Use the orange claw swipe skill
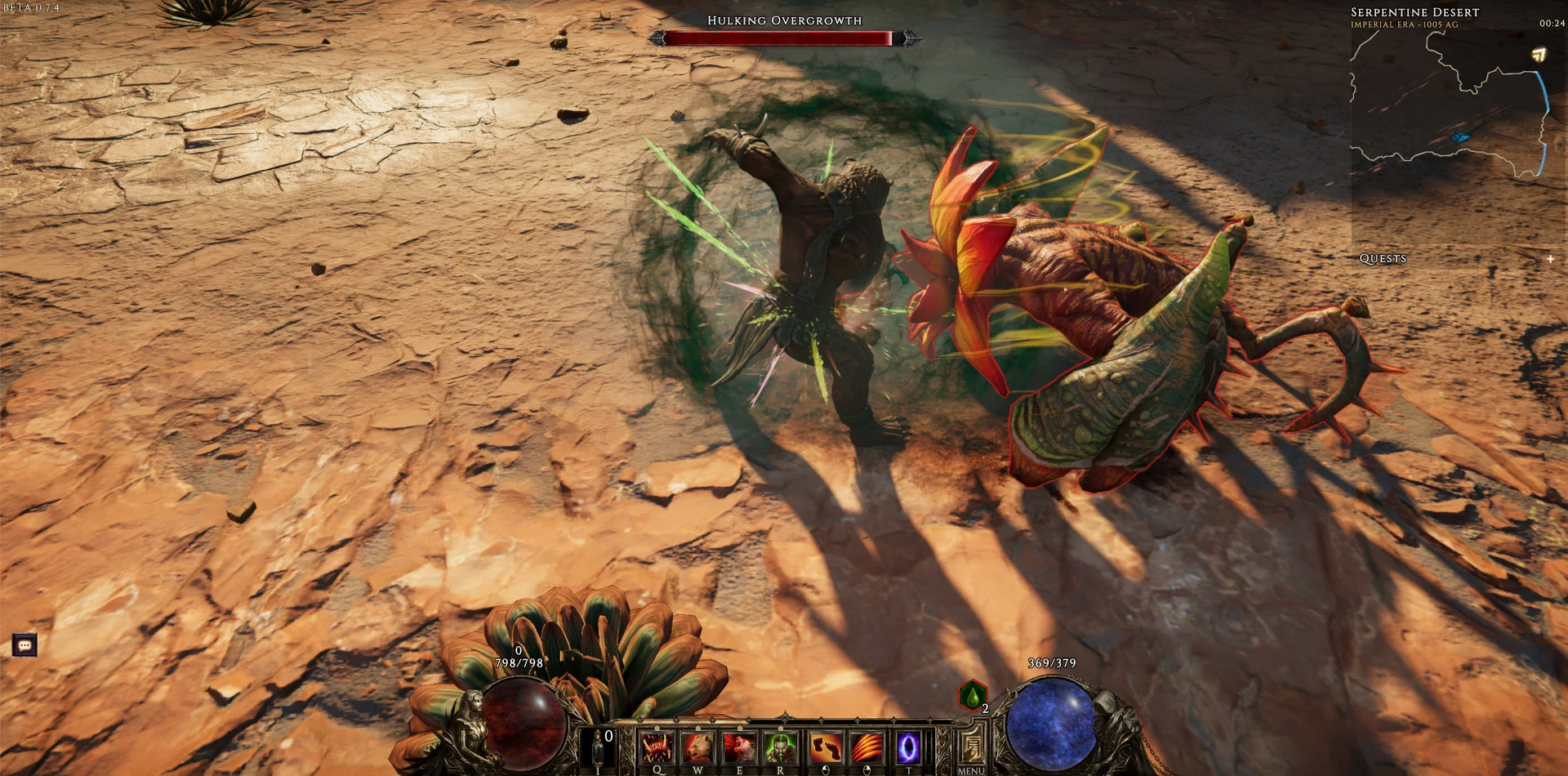Image resolution: width=1568 pixels, height=776 pixels. pyautogui.click(x=866, y=747)
